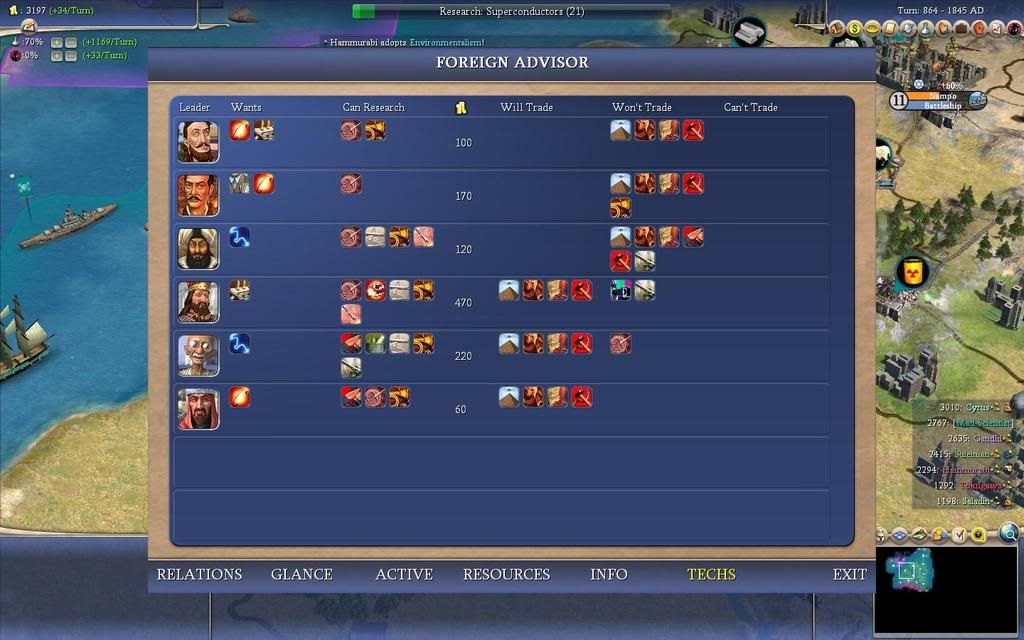Open the Glance tab
Image resolution: width=1024 pixels, height=640 pixels.
[x=301, y=574]
